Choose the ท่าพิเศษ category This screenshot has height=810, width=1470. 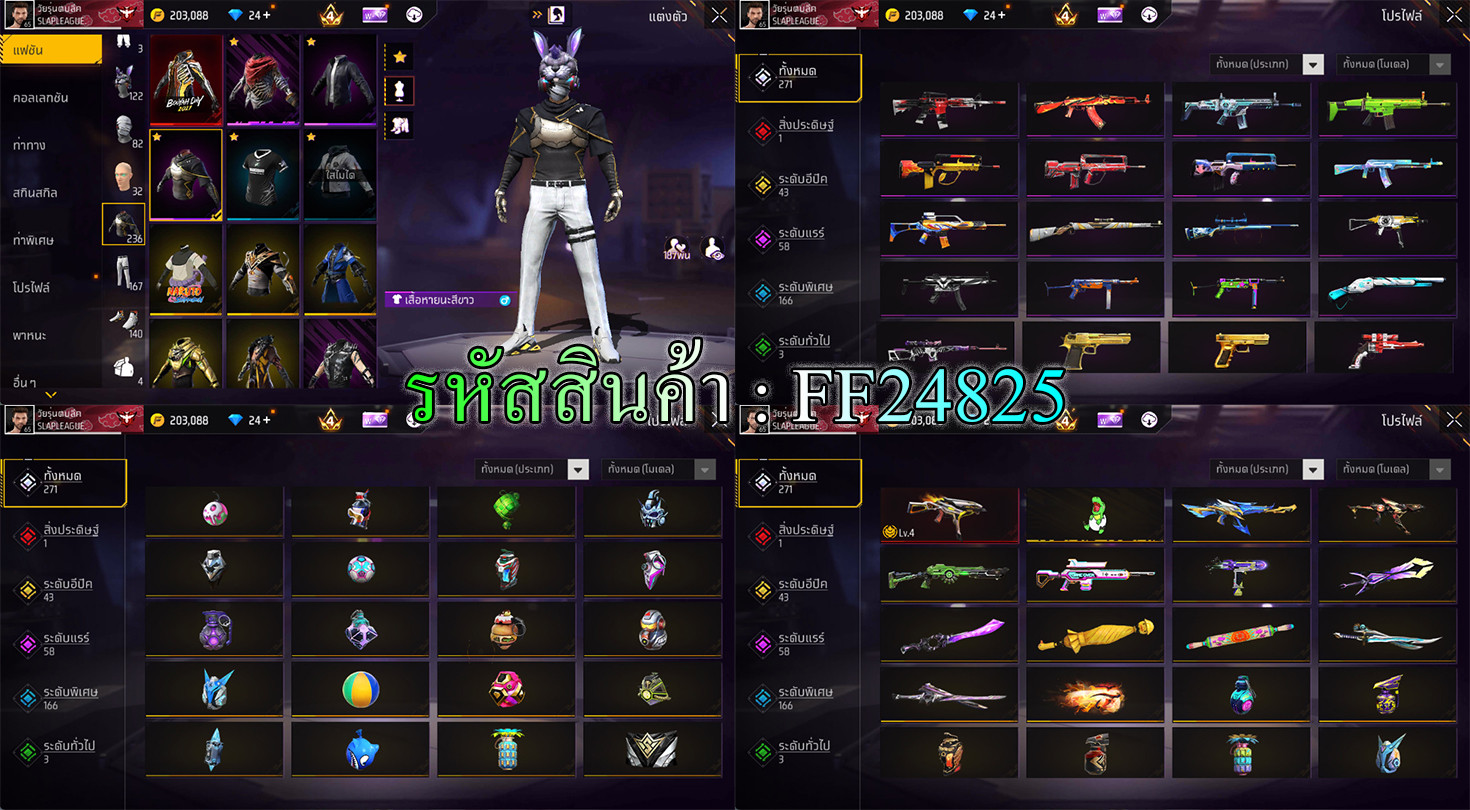coord(34,240)
